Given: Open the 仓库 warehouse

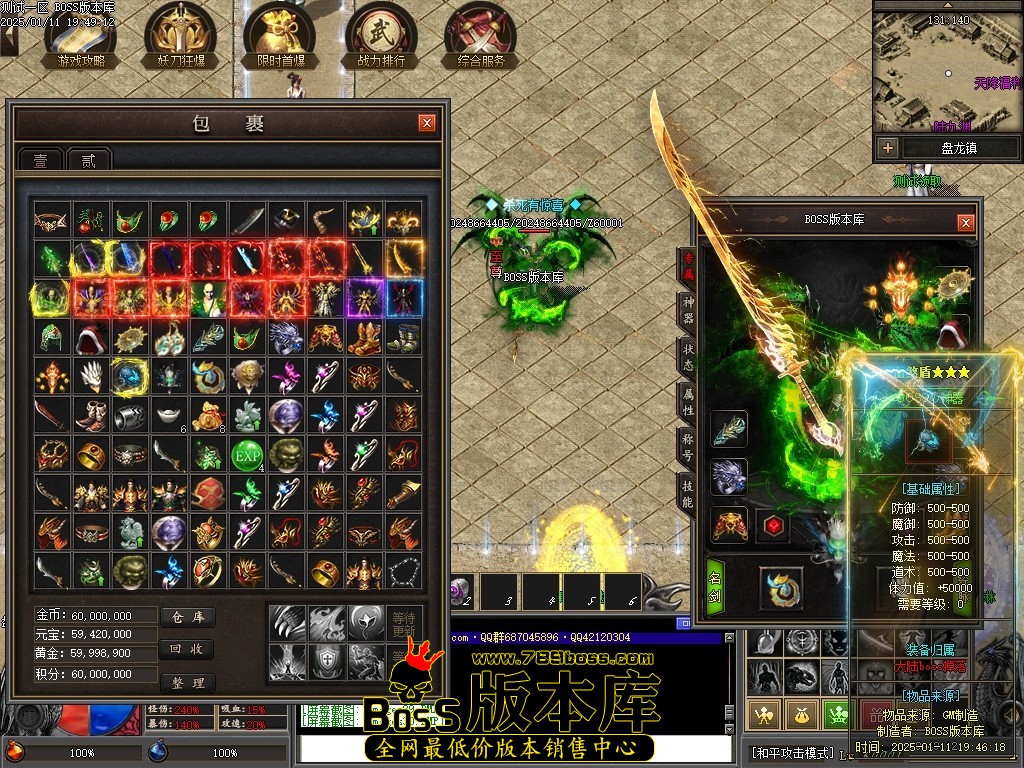Looking at the screenshot, I should (188, 618).
